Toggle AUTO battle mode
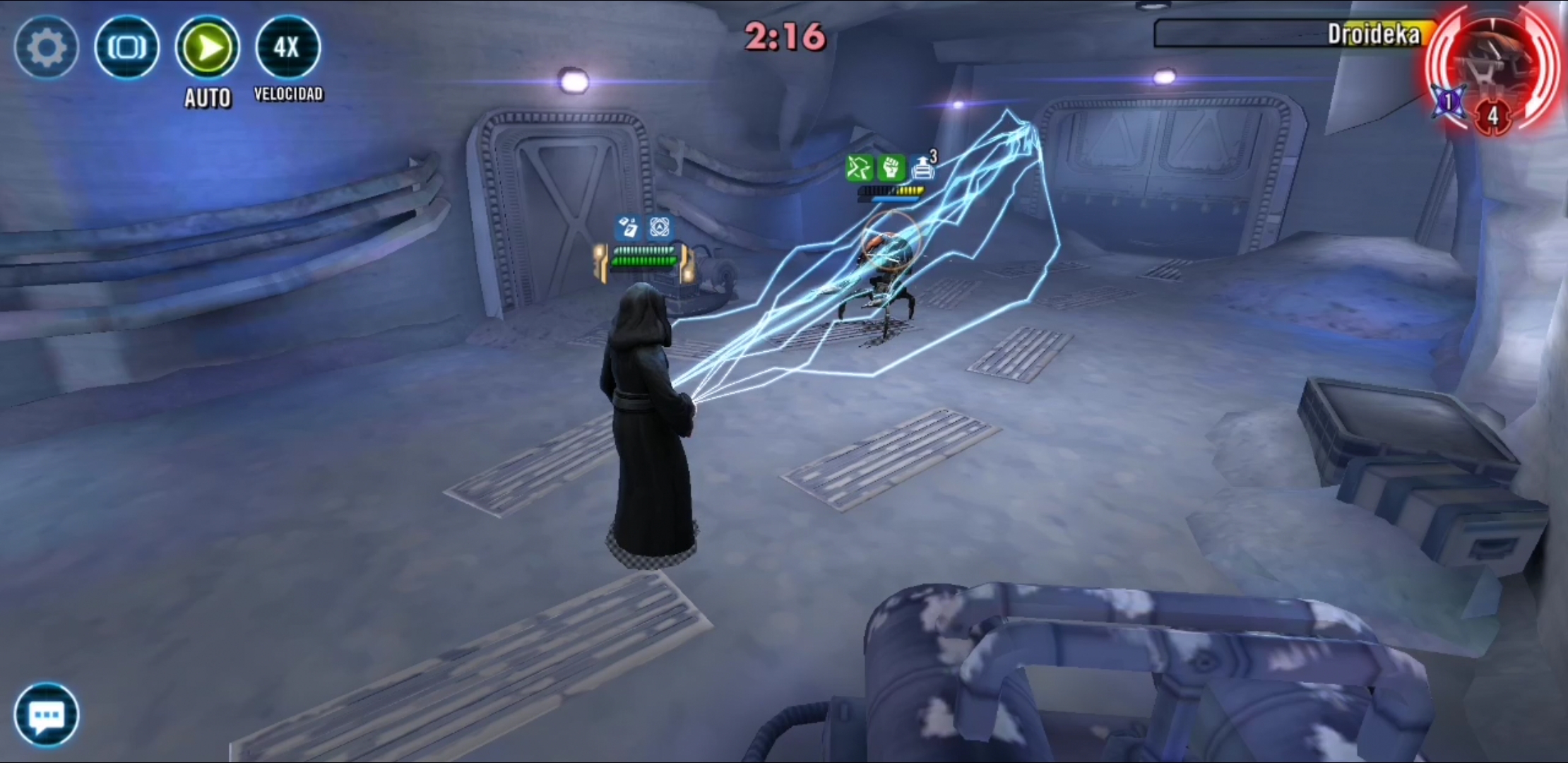The width and height of the screenshot is (1568, 763). click(x=208, y=48)
